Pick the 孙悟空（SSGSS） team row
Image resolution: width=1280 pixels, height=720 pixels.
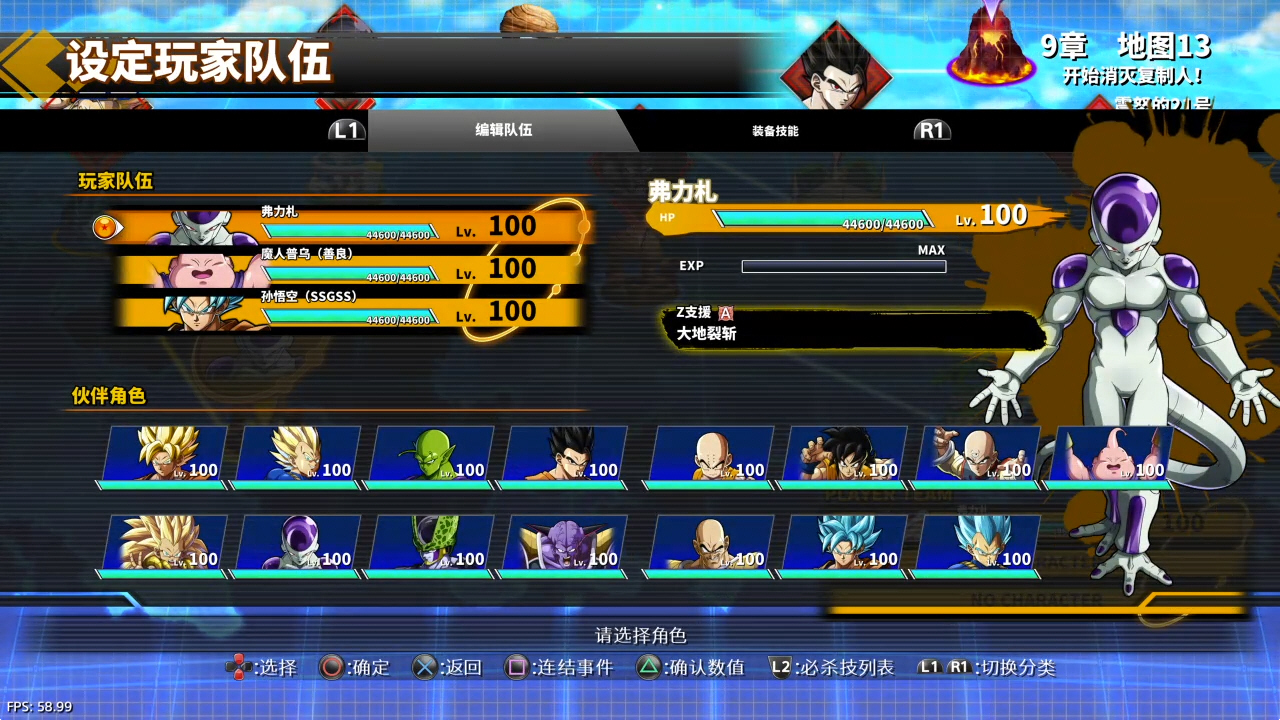coord(350,312)
